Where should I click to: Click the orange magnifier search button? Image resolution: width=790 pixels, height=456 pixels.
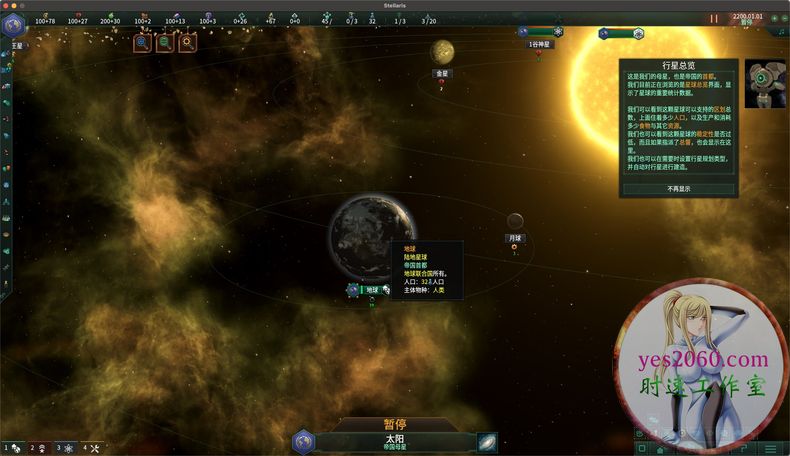(x=187, y=43)
